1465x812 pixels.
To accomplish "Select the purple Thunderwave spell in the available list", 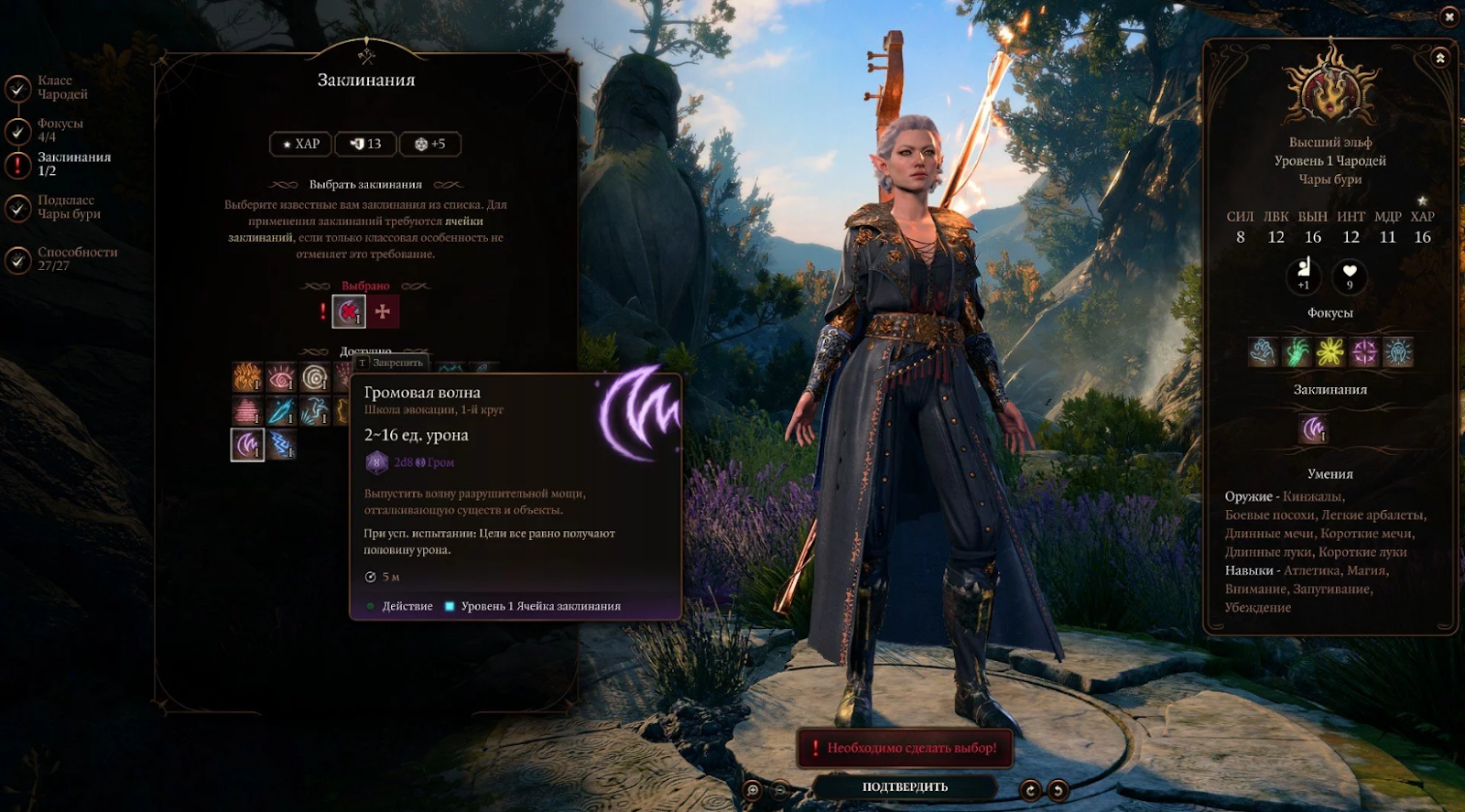I will pos(247,445).
